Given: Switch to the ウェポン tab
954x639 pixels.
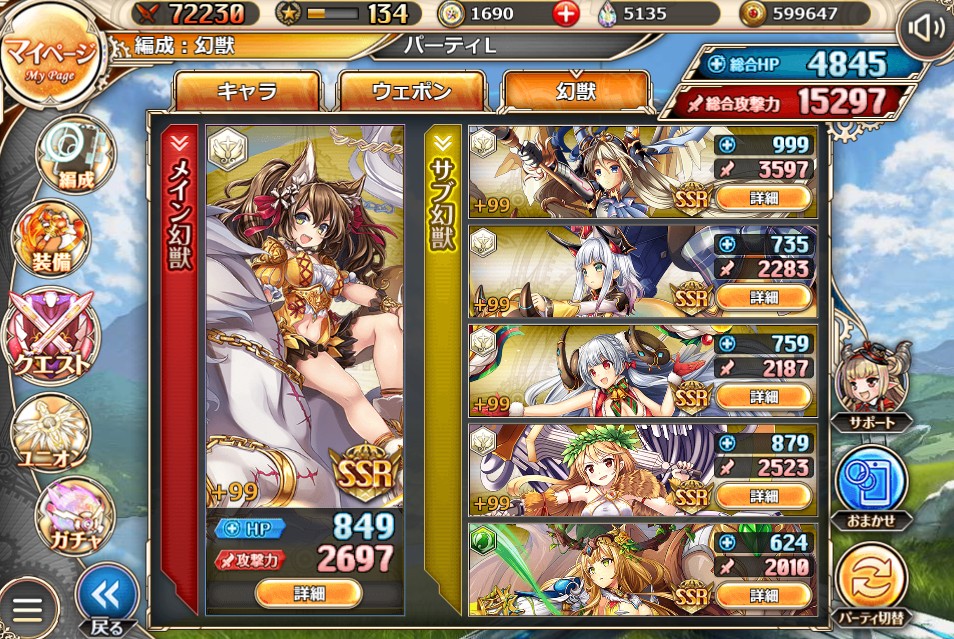Looking at the screenshot, I should [411, 93].
